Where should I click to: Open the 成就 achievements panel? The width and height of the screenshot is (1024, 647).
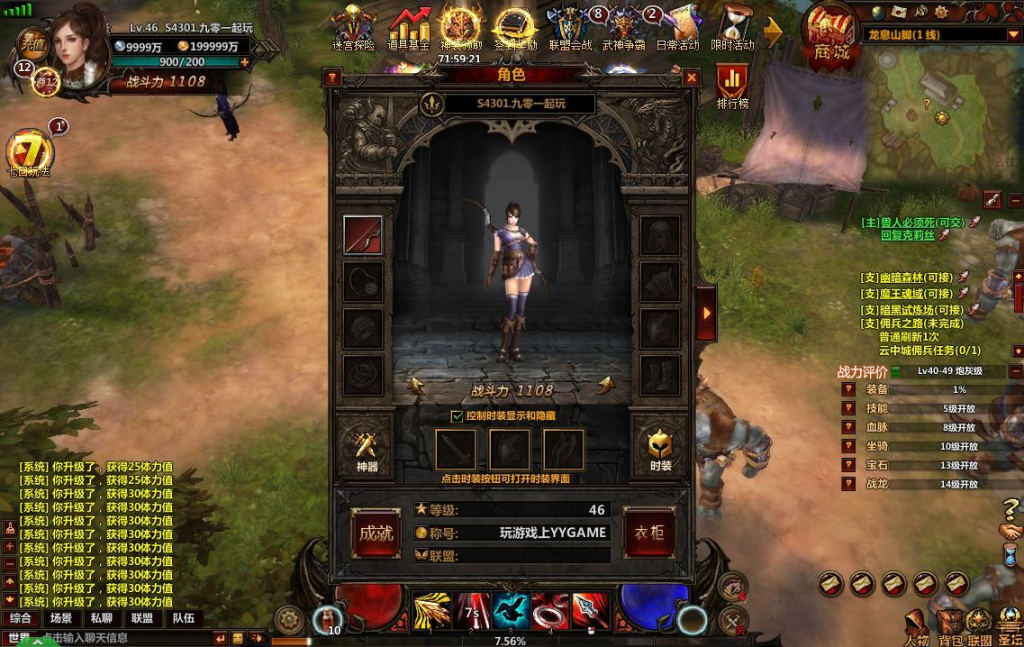coord(376,533)
